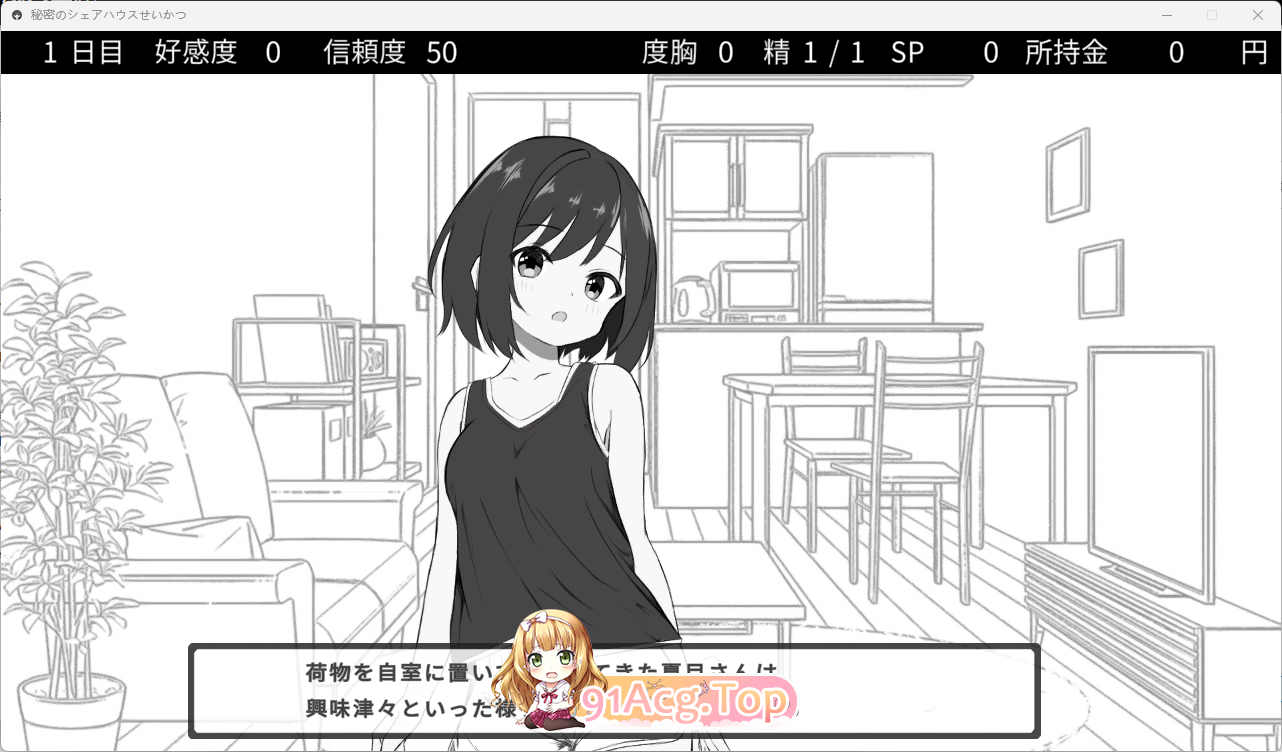This screenshot has width=1282, height=752.
Task: Click the 所持金 money display
Action: click(1064, 52)
